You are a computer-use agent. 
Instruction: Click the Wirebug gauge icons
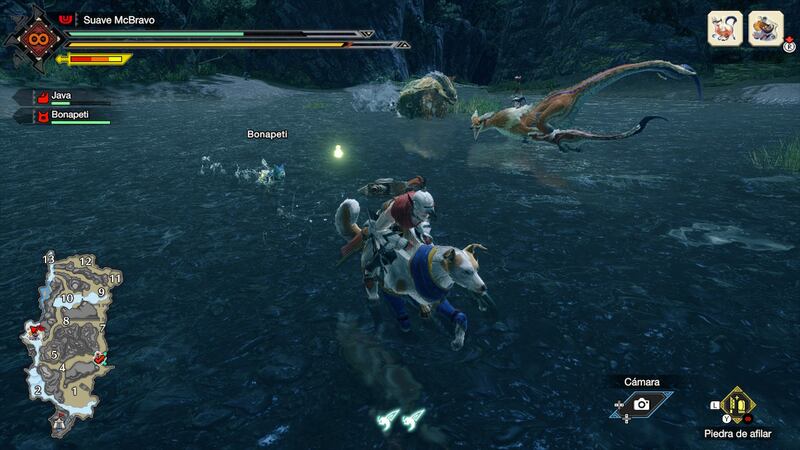click(402, 420)
